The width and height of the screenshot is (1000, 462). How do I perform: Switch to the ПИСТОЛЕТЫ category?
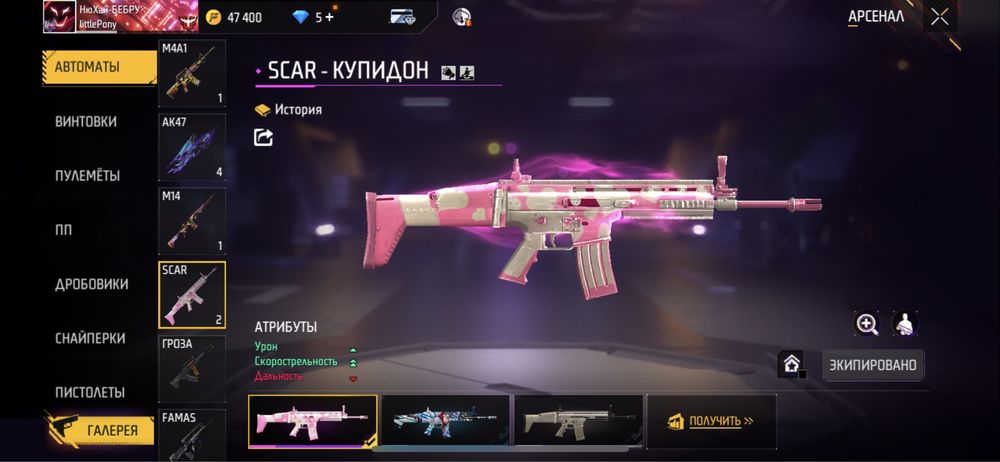click(x=90, y=392)
